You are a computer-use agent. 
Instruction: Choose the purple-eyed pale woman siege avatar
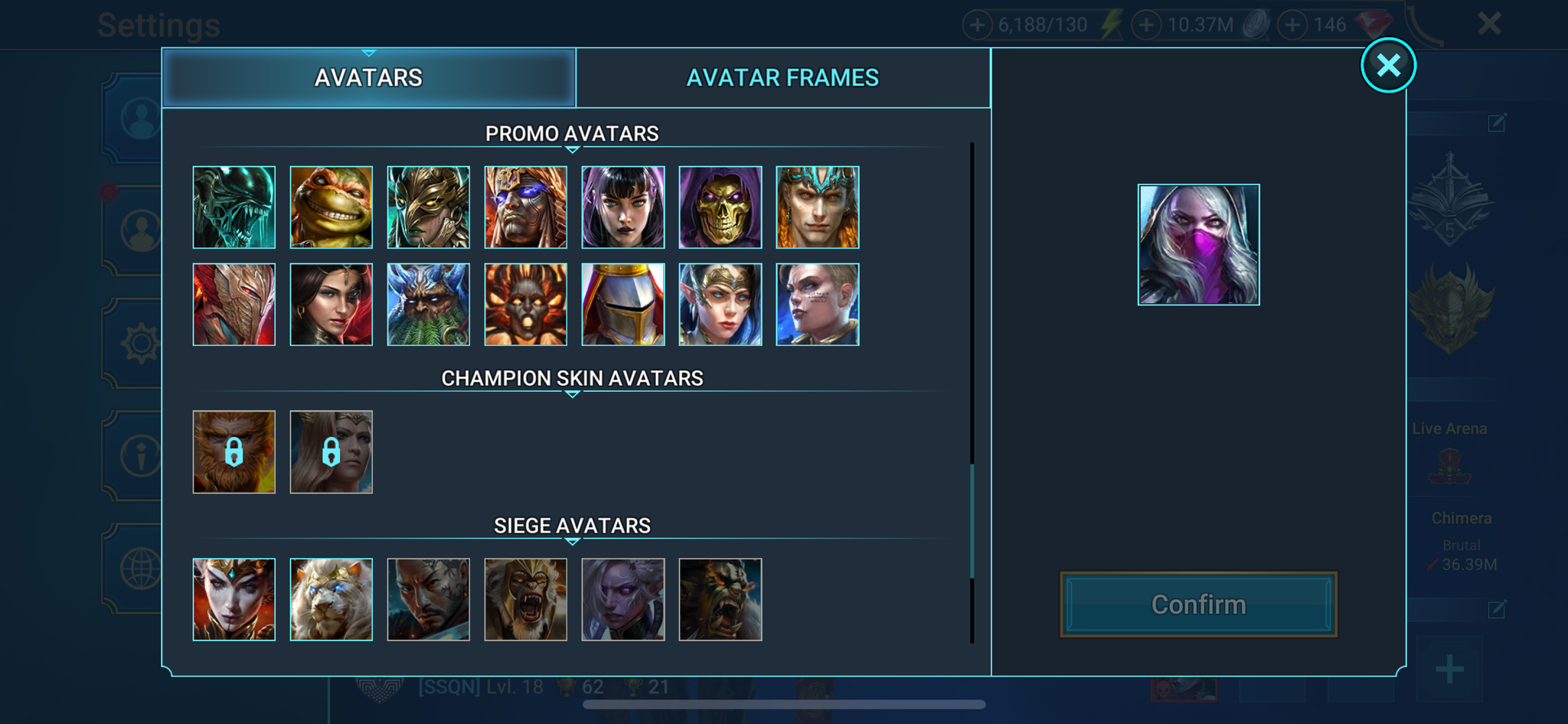[623, 599]
